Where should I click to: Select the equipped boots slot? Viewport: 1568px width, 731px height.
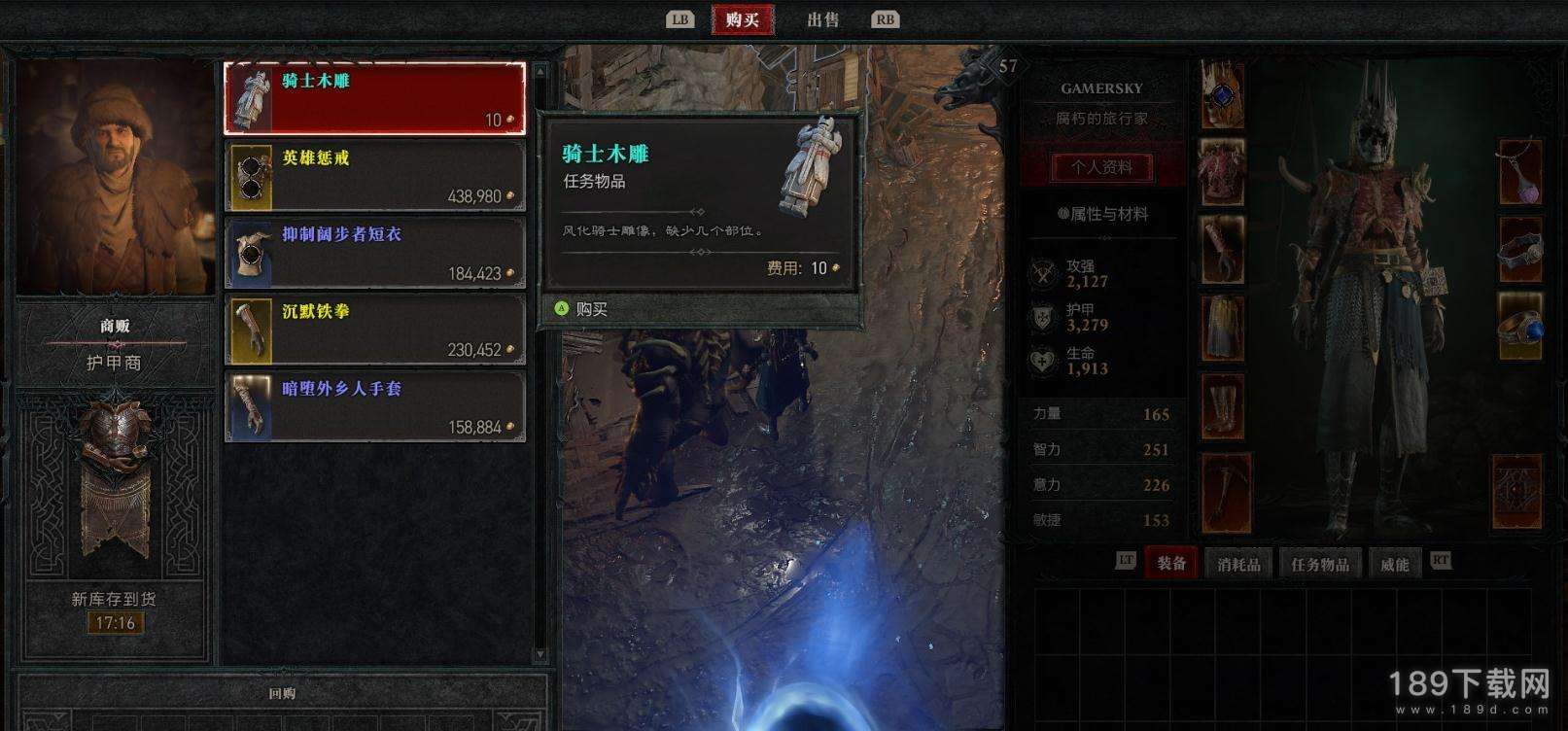pos(1222,405)
